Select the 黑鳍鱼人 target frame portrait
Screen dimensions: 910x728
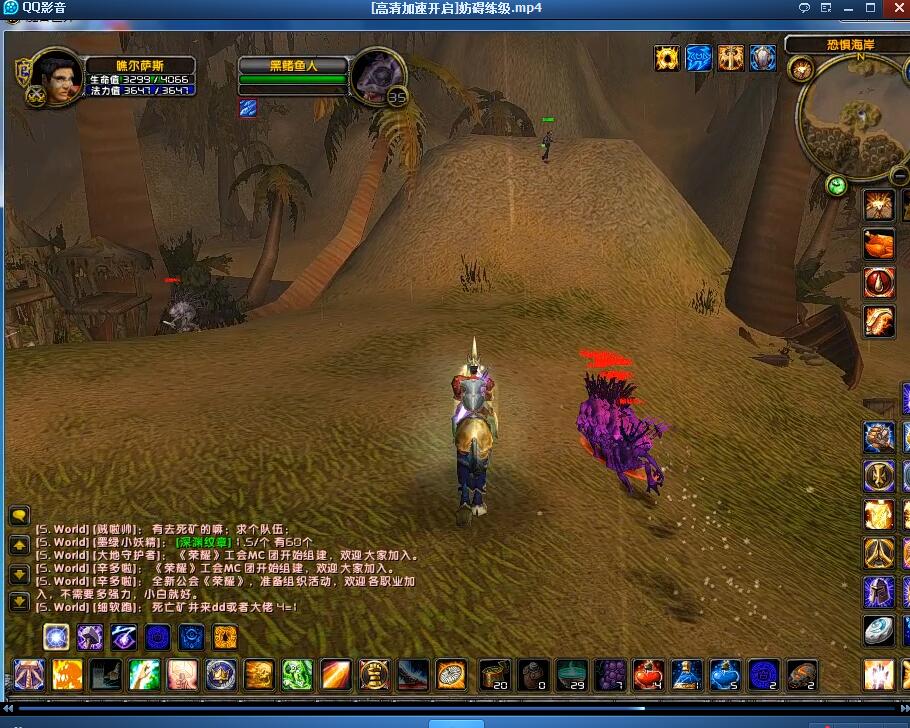pos(378,73)
